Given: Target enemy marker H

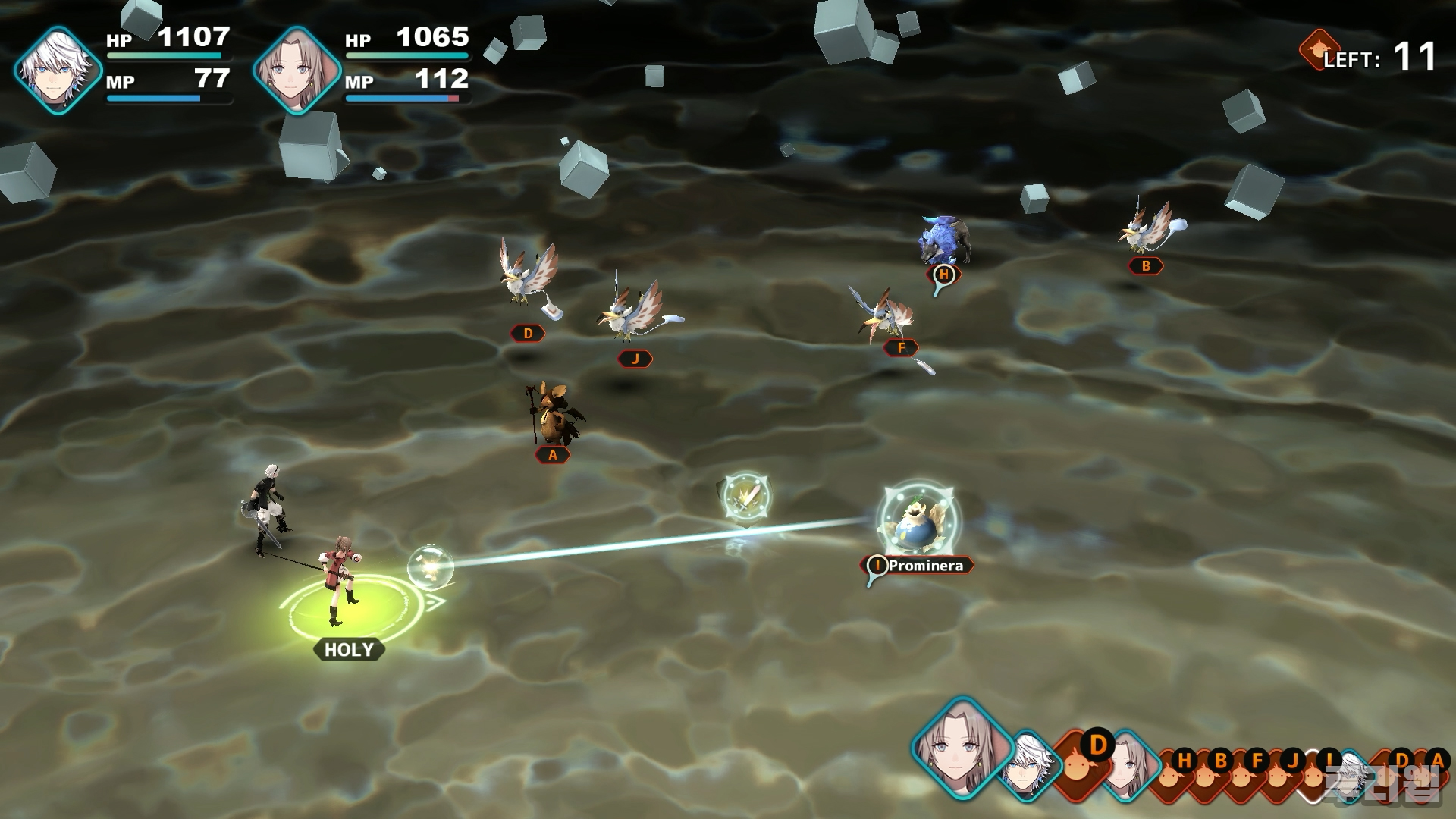Looking at the screenshot, I should pyautogui.click(x=943, y=275).
